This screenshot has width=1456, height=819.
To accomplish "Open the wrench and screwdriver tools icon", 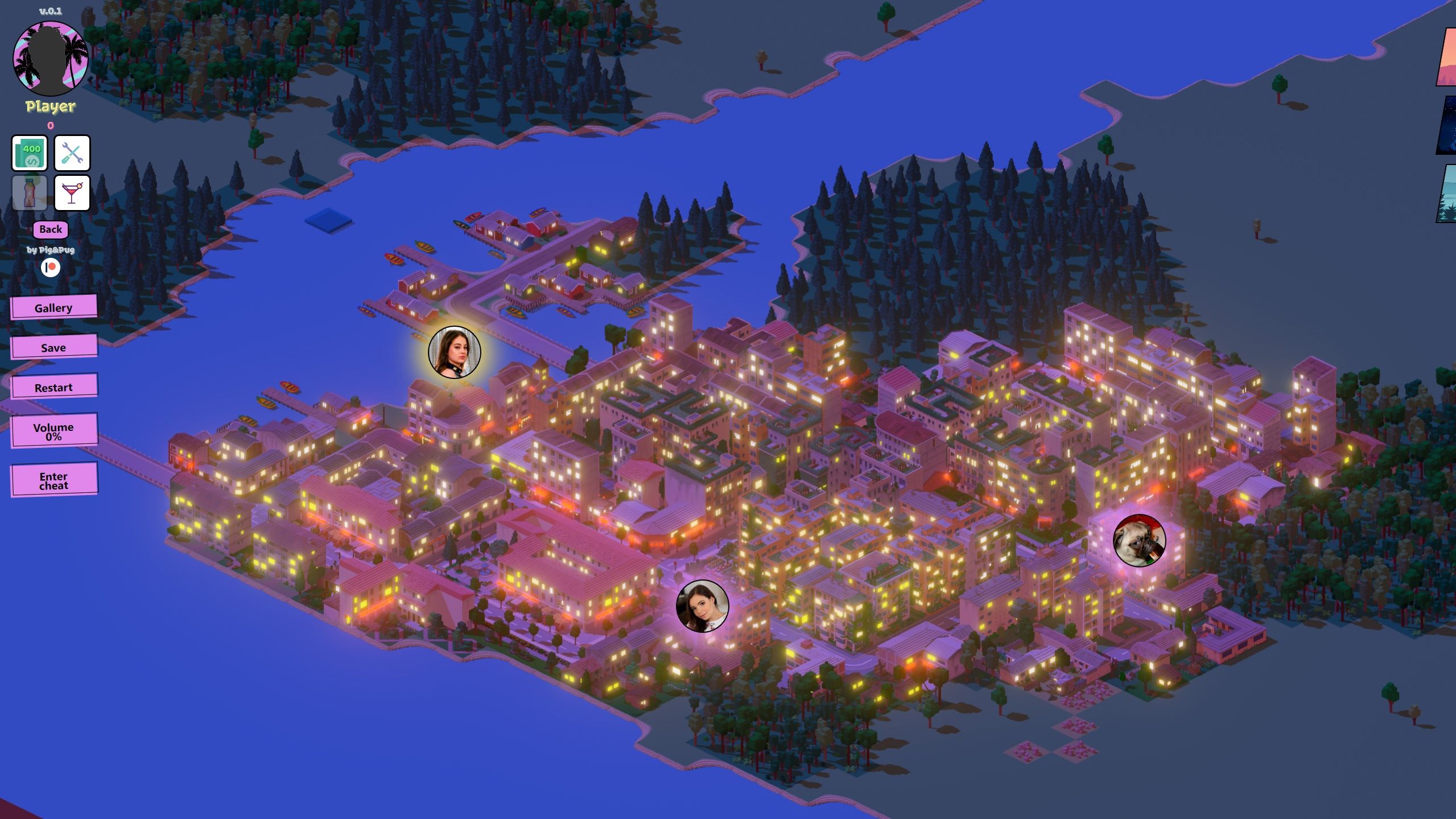I will click(72, 153).
